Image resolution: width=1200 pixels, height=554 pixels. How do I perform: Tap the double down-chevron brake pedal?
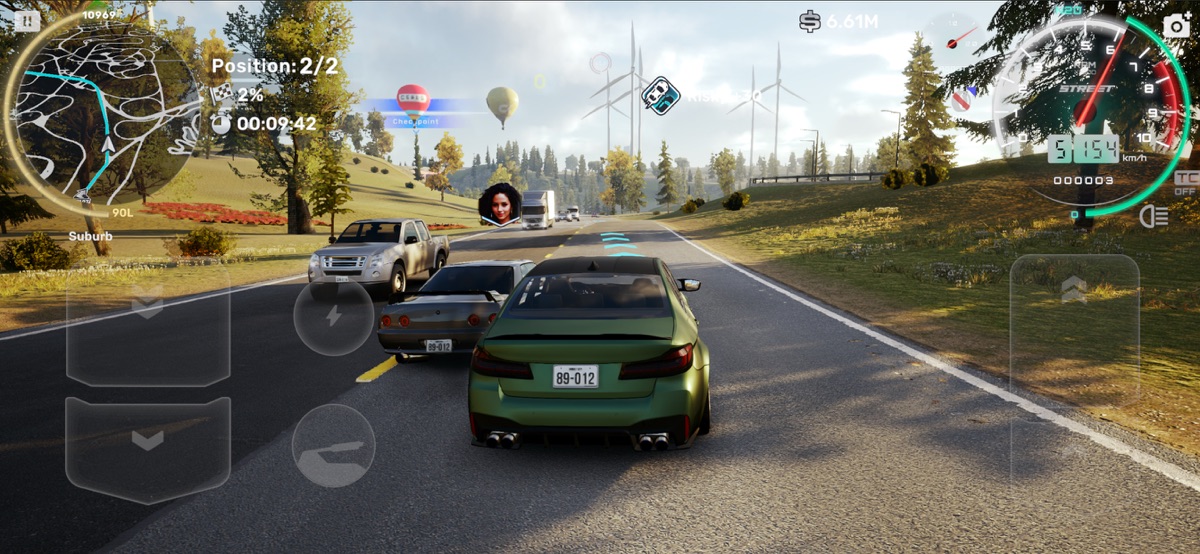[148, 322]
